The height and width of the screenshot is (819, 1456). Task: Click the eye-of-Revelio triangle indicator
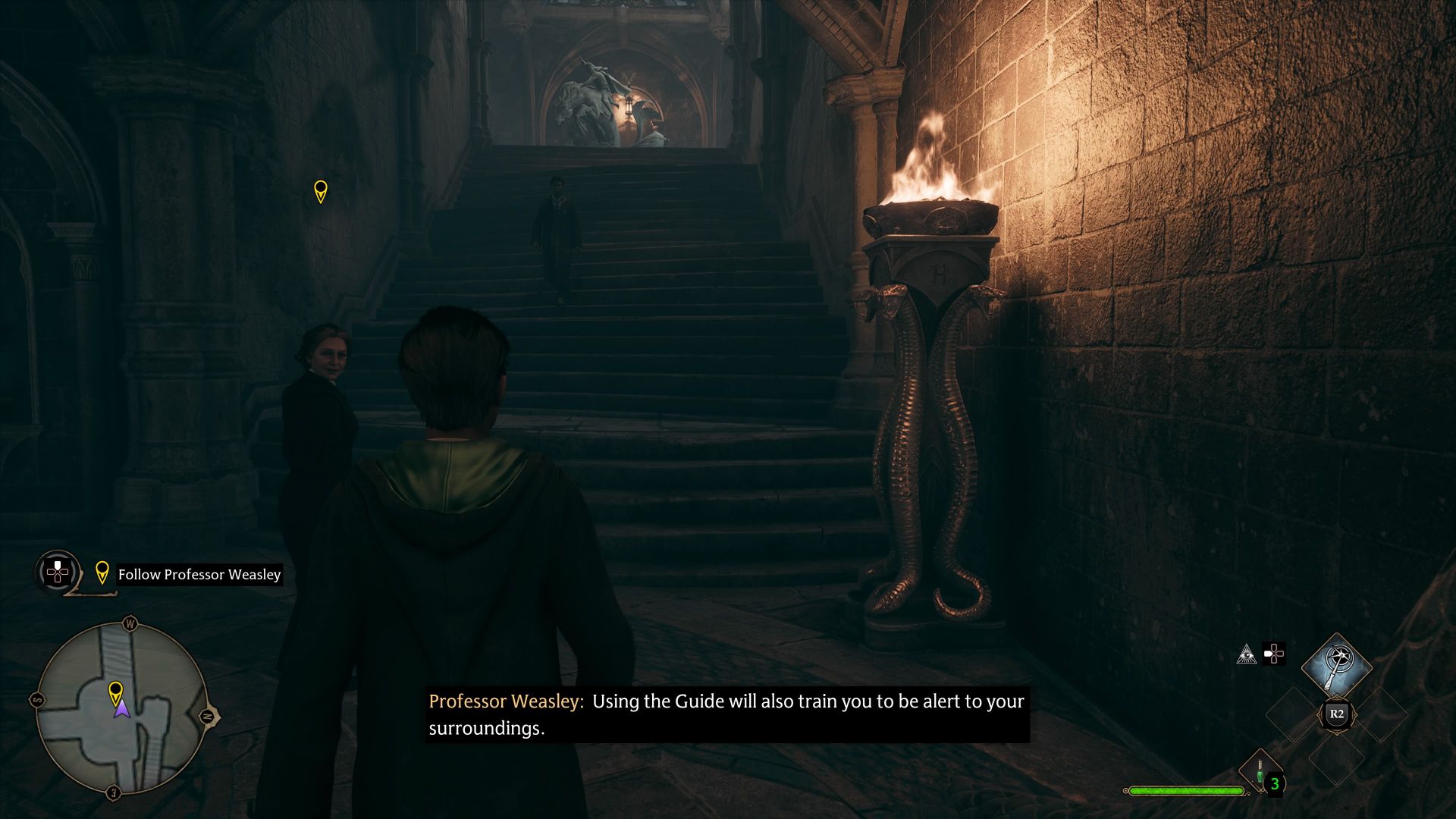pos(1247,653)
